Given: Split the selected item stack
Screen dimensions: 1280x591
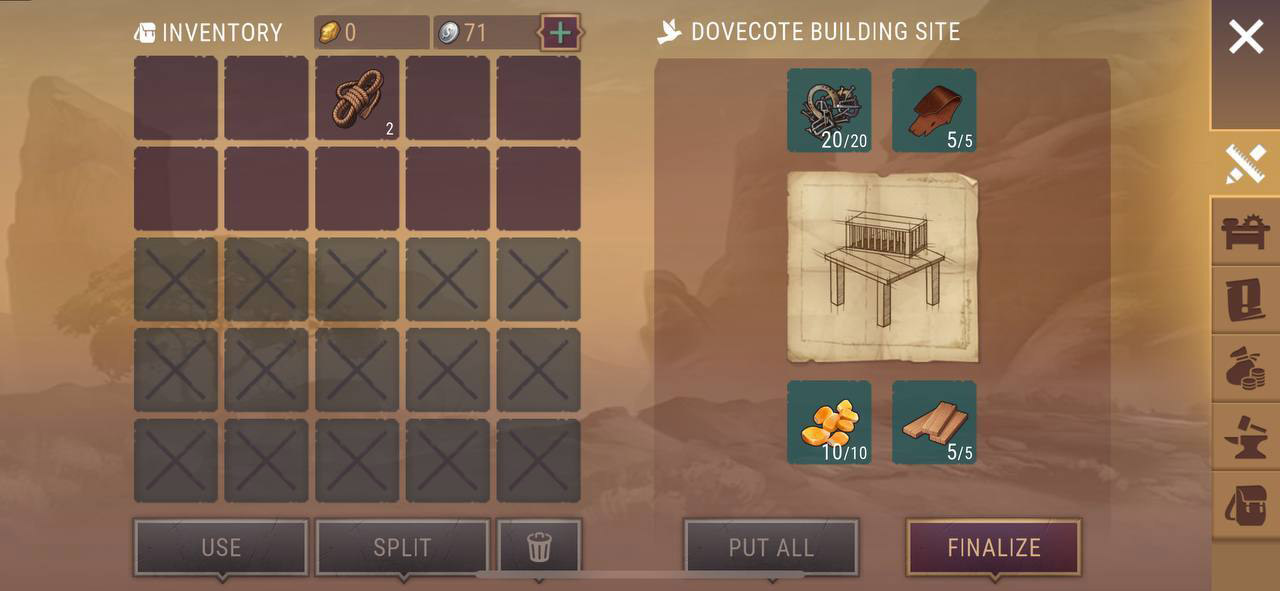Looking at the screenshot, I should [x=402, y=547].
